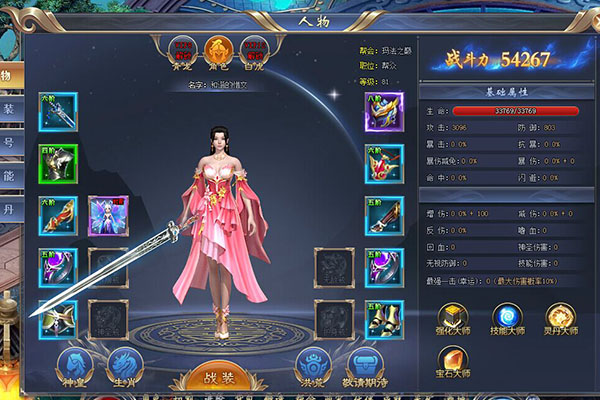Select the 白虎 medallion above the character
Screen dimensions: 600x400
pos(254,50)
